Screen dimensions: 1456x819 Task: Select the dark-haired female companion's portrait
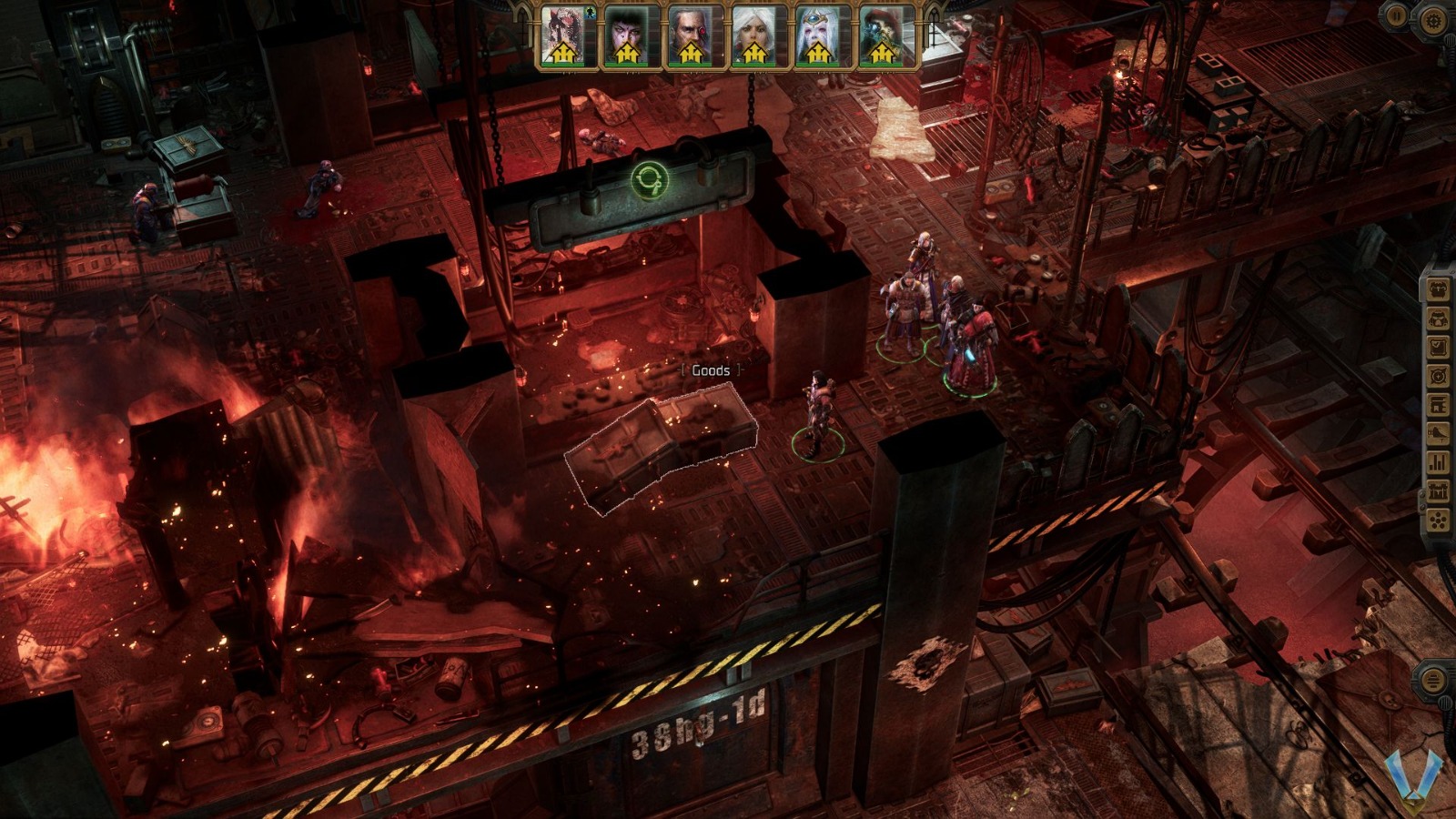(625, 32)
